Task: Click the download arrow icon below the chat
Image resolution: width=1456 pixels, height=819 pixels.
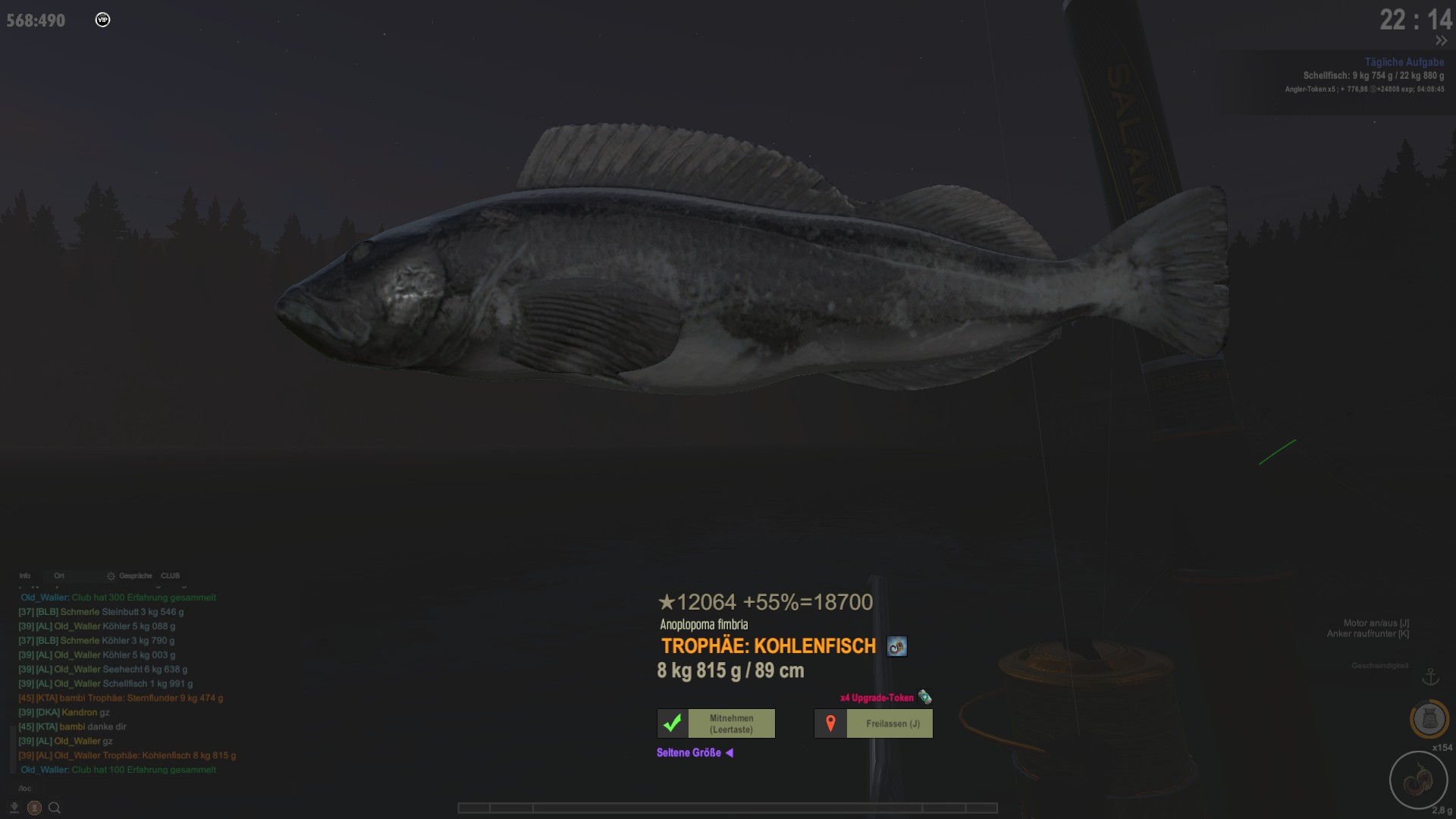Action: [x=14, y=808]
